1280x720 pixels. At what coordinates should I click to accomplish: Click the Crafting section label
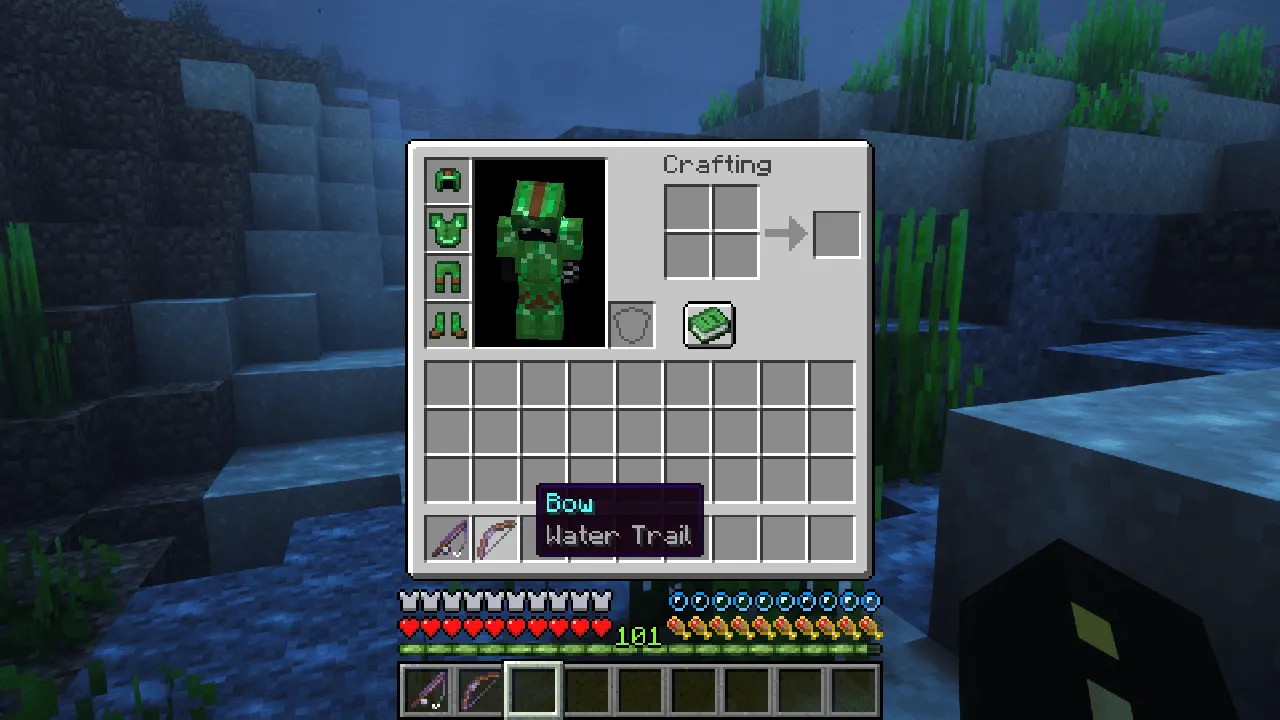pos(717,164)
